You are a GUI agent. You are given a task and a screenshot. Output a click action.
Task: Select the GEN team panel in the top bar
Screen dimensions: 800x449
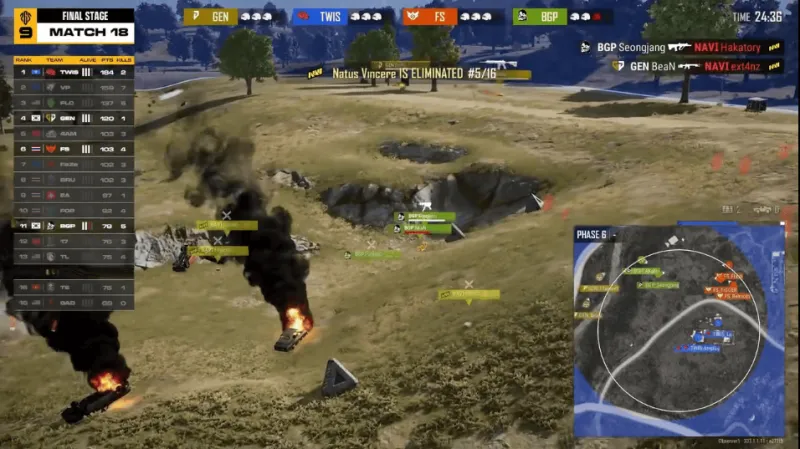(x=234, y=17)
